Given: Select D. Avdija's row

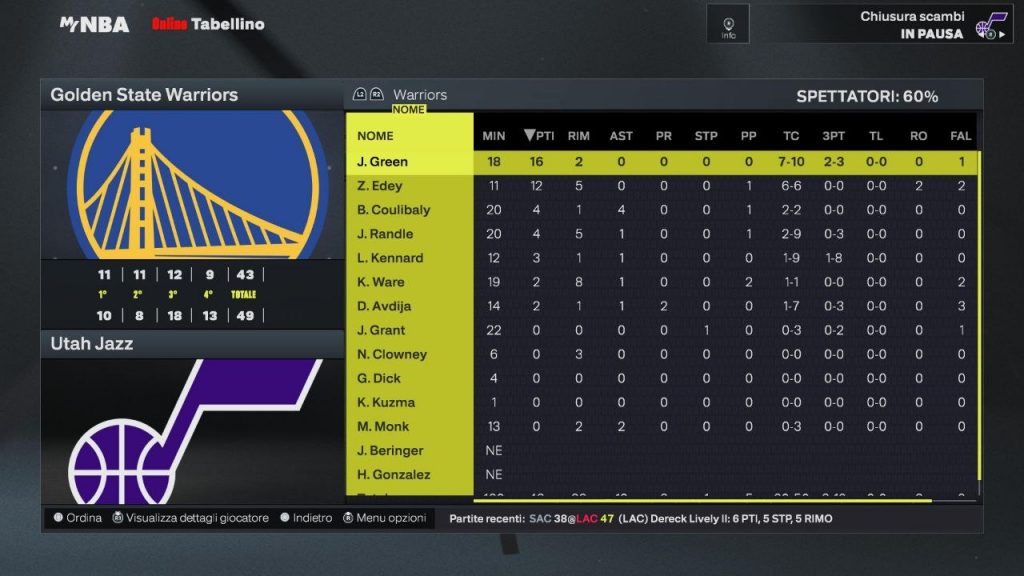Looking at the screenshot, I should pyautogui.click(x=383, y=306).
